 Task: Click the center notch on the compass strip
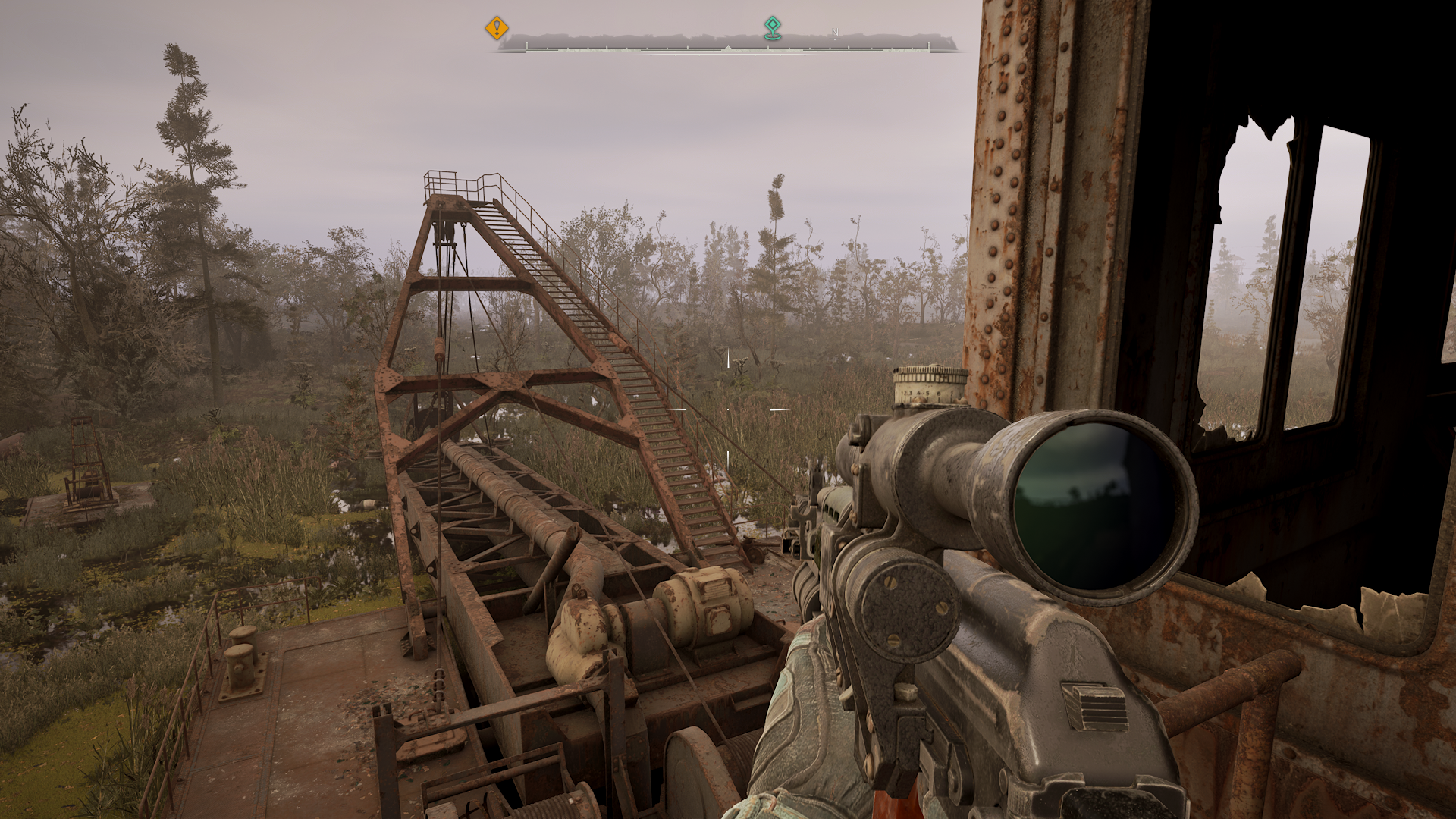coord(728,47)
